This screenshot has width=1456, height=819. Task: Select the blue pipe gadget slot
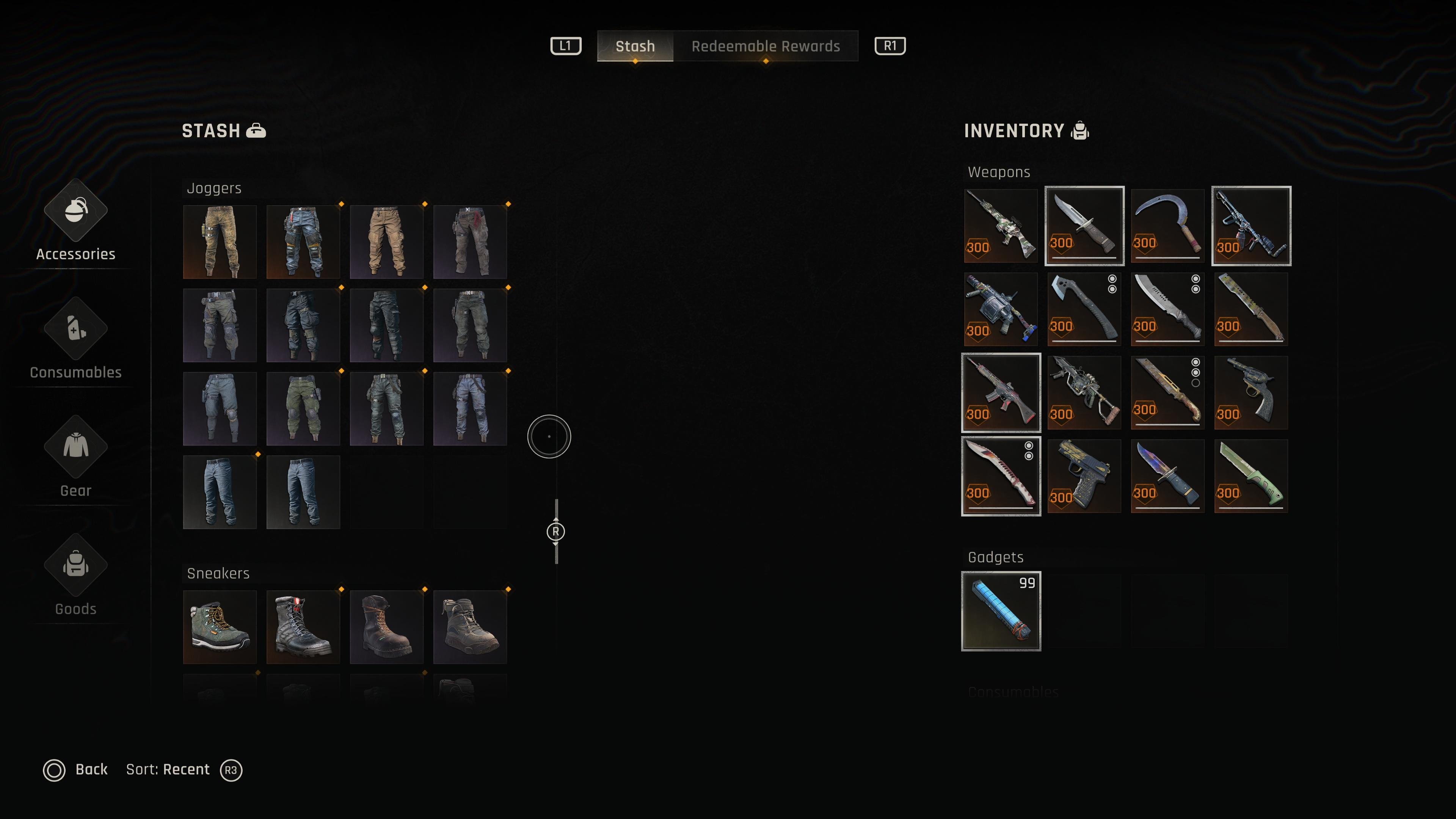click(1001, 611)
